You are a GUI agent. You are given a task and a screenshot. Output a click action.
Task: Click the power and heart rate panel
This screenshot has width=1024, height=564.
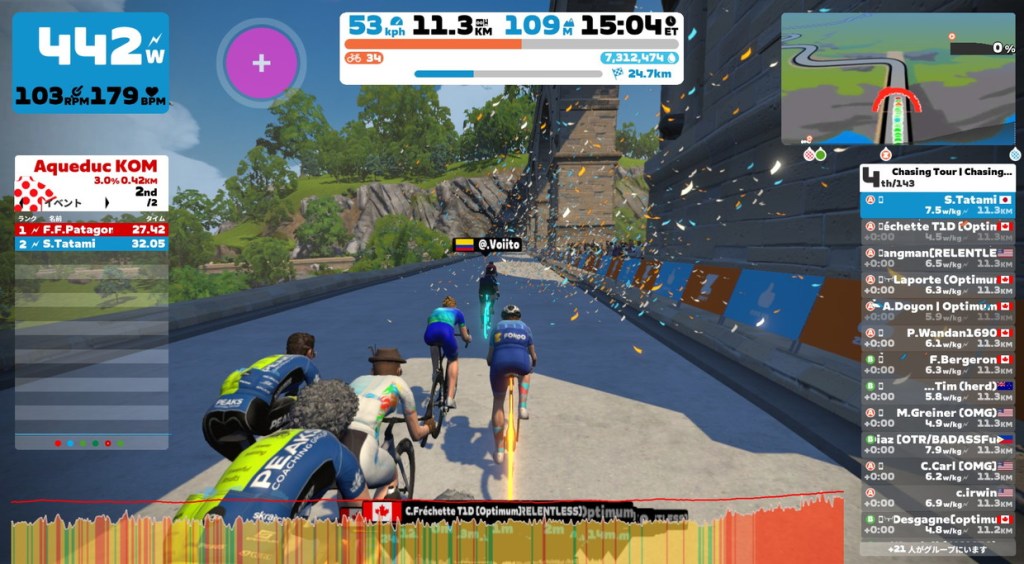pos(91,62)
